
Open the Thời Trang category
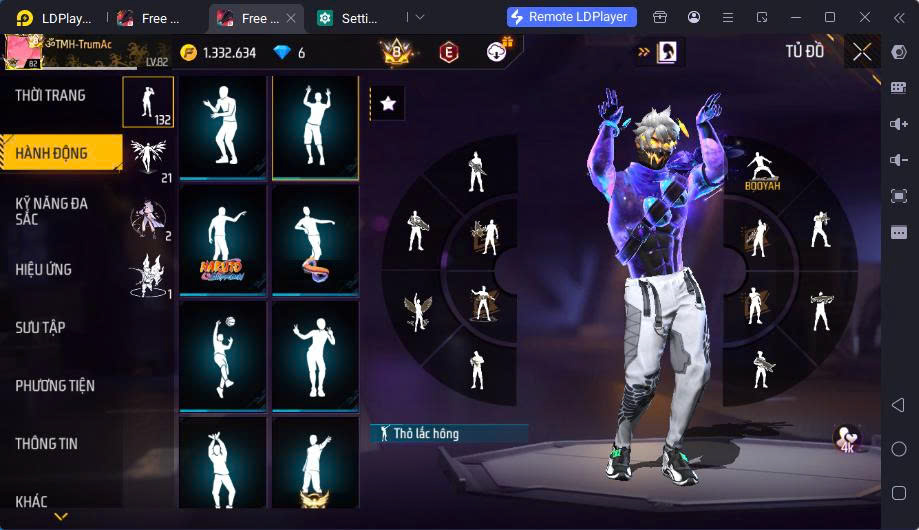[50, 96]
